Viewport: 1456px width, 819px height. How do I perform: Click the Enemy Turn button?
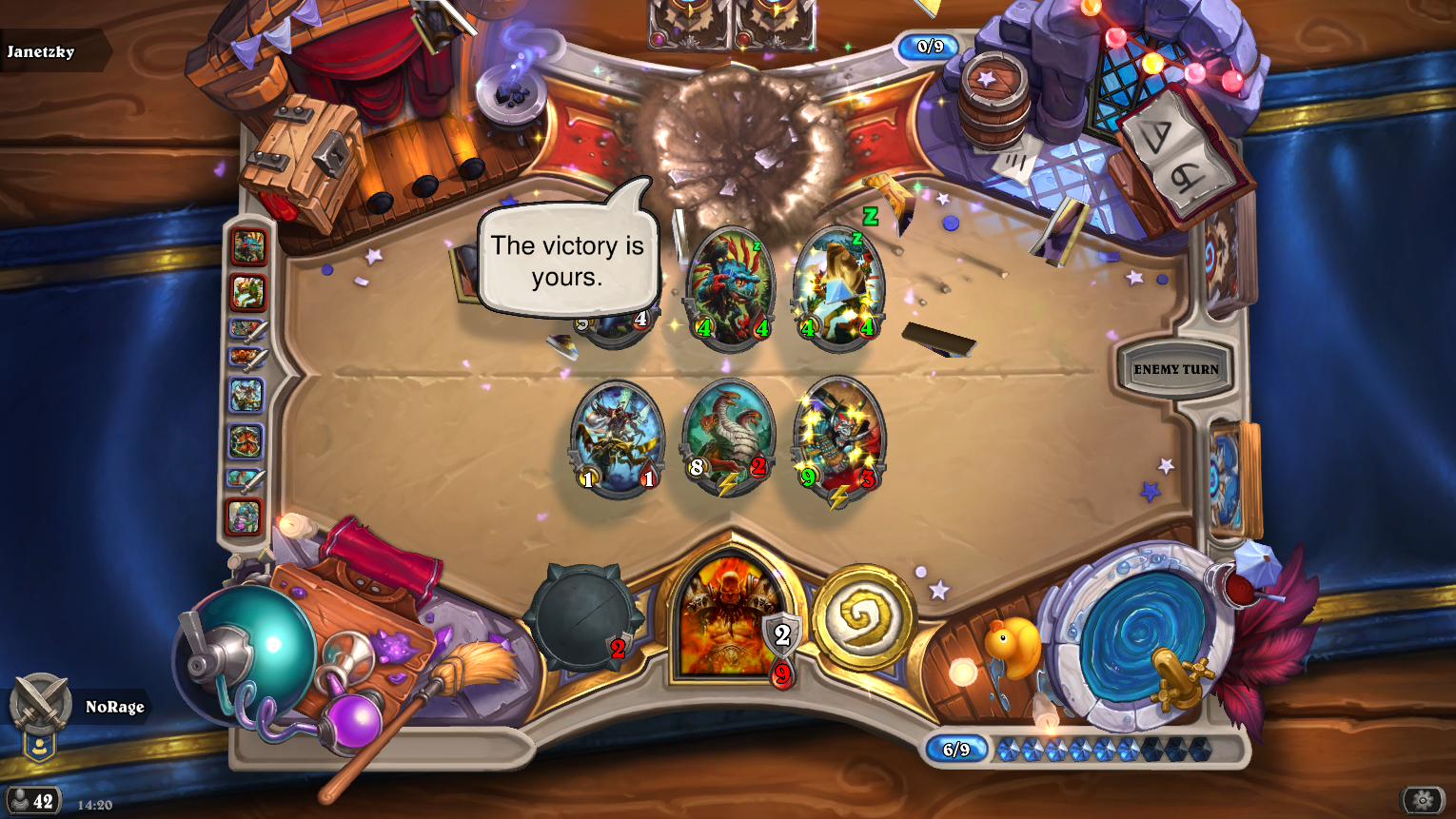(1175, 369)
